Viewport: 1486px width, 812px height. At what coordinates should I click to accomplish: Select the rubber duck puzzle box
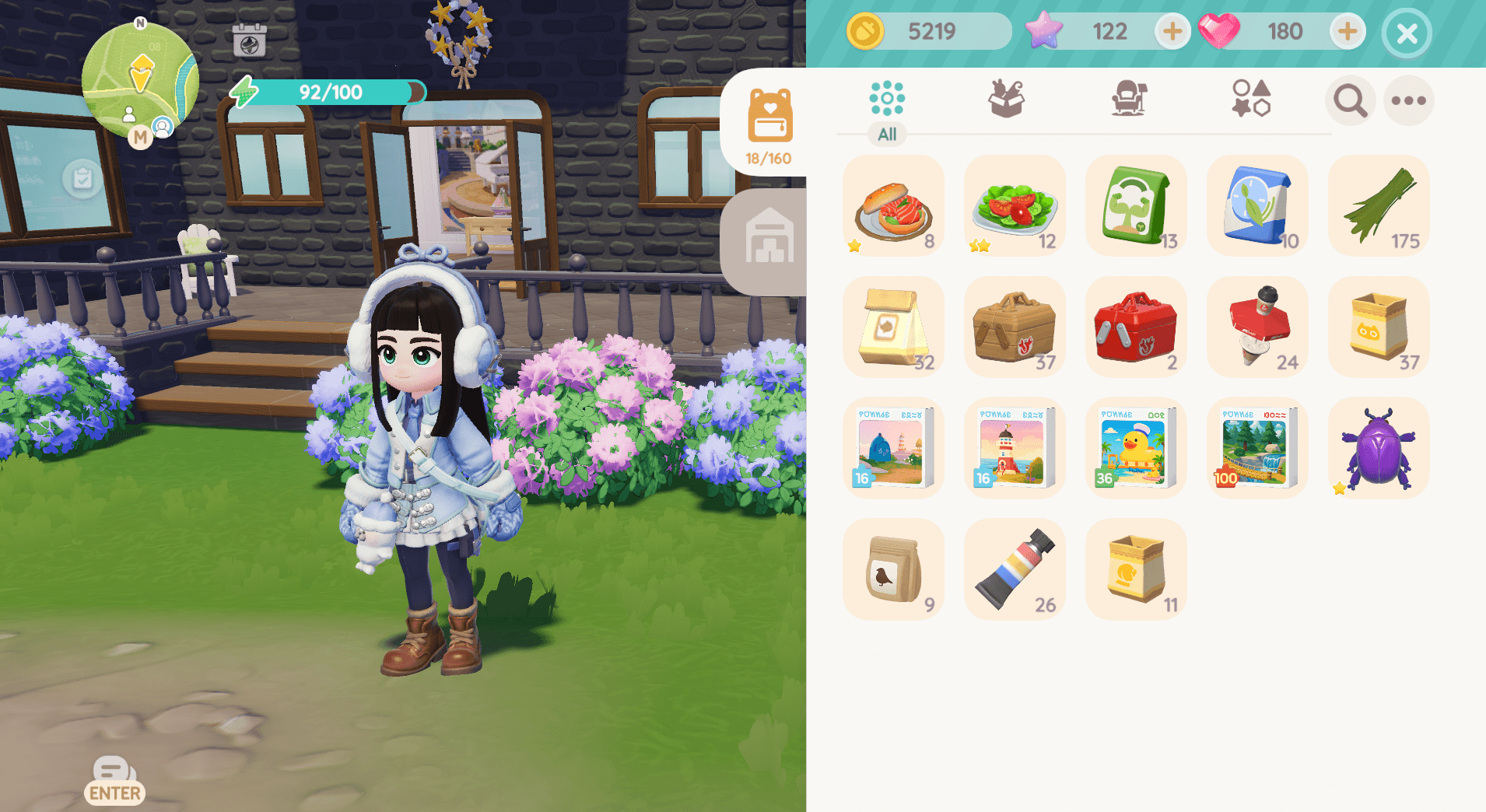pyautogui.click(x=1136, y=447)
